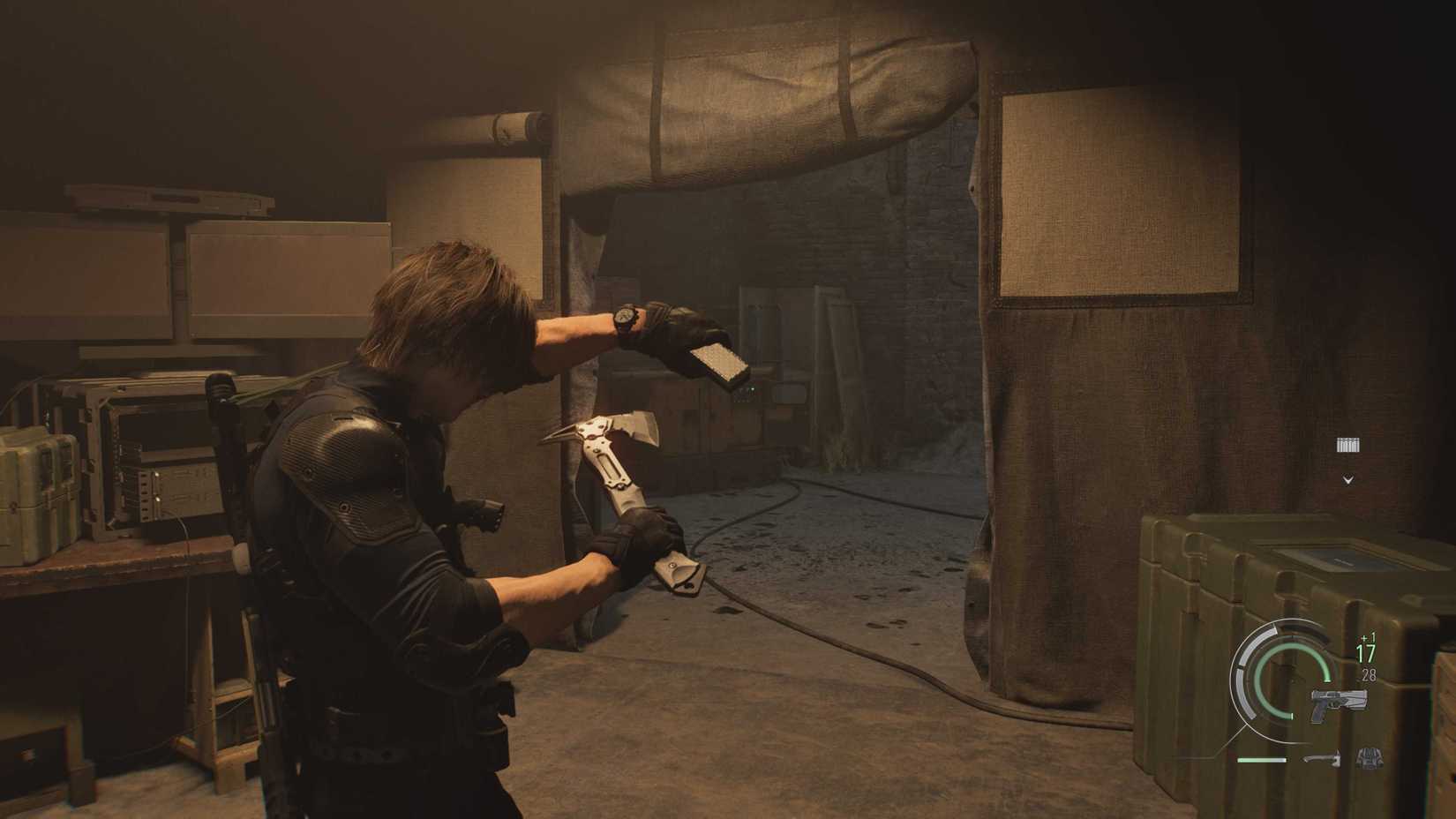Expand the chevron below the ammo notification

1347,479
